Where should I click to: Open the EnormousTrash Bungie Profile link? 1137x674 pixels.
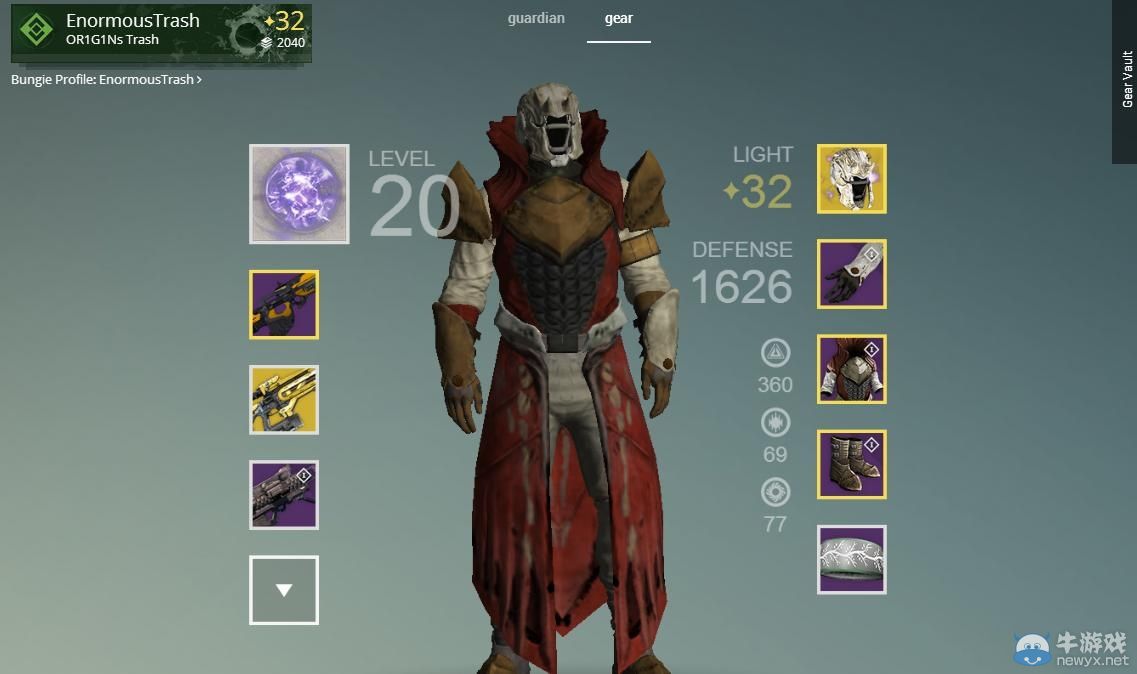(x=106, y=79)
